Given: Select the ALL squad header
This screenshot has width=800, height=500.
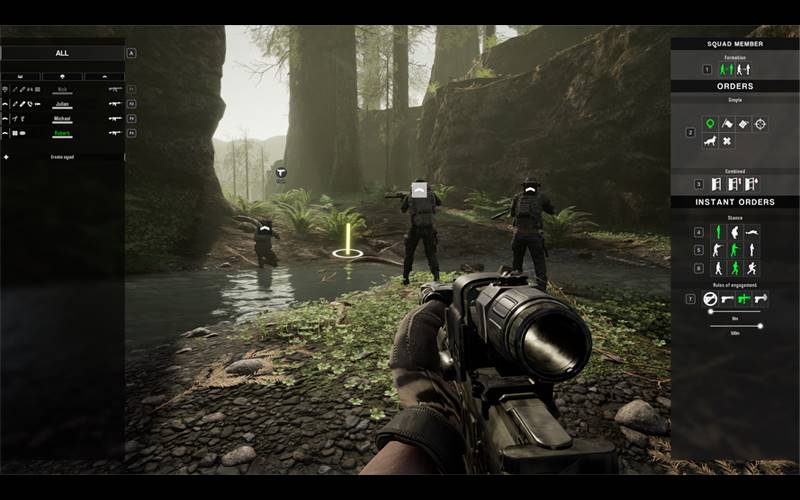Looking at the screenshot, I should click(x=63, y=53).
